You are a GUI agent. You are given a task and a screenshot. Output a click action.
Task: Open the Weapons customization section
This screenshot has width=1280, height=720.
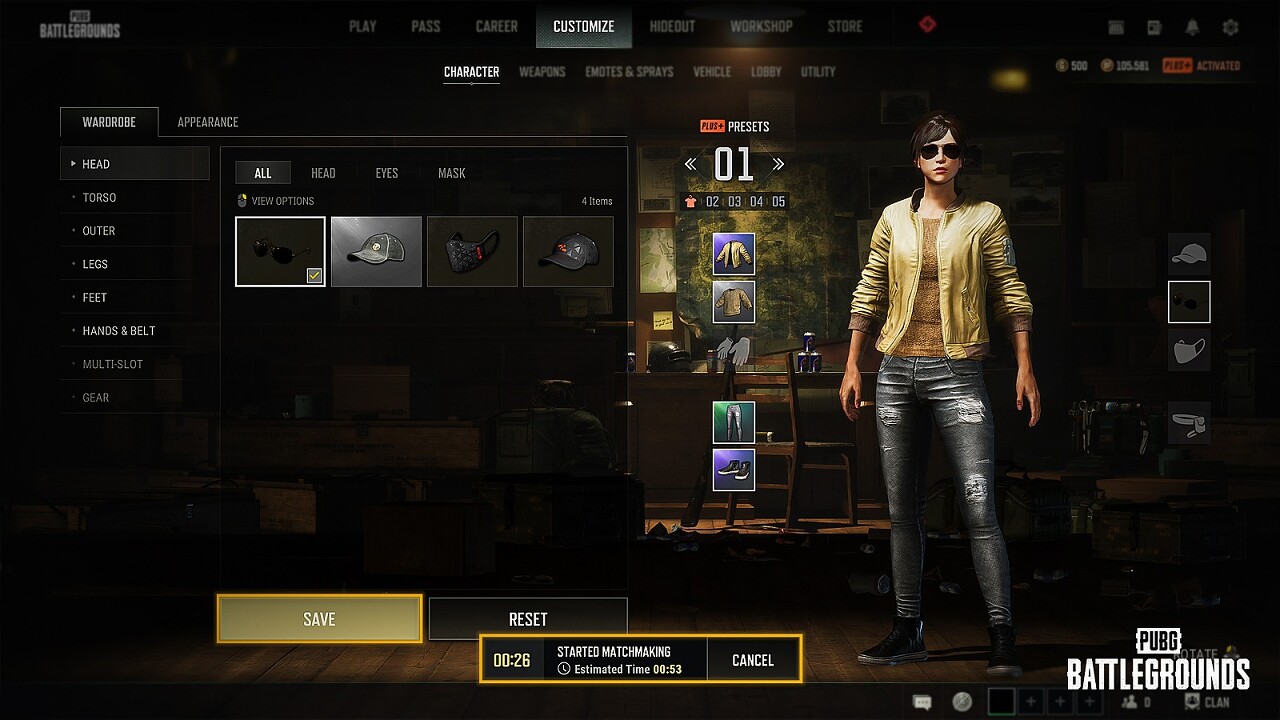[542, 72]
